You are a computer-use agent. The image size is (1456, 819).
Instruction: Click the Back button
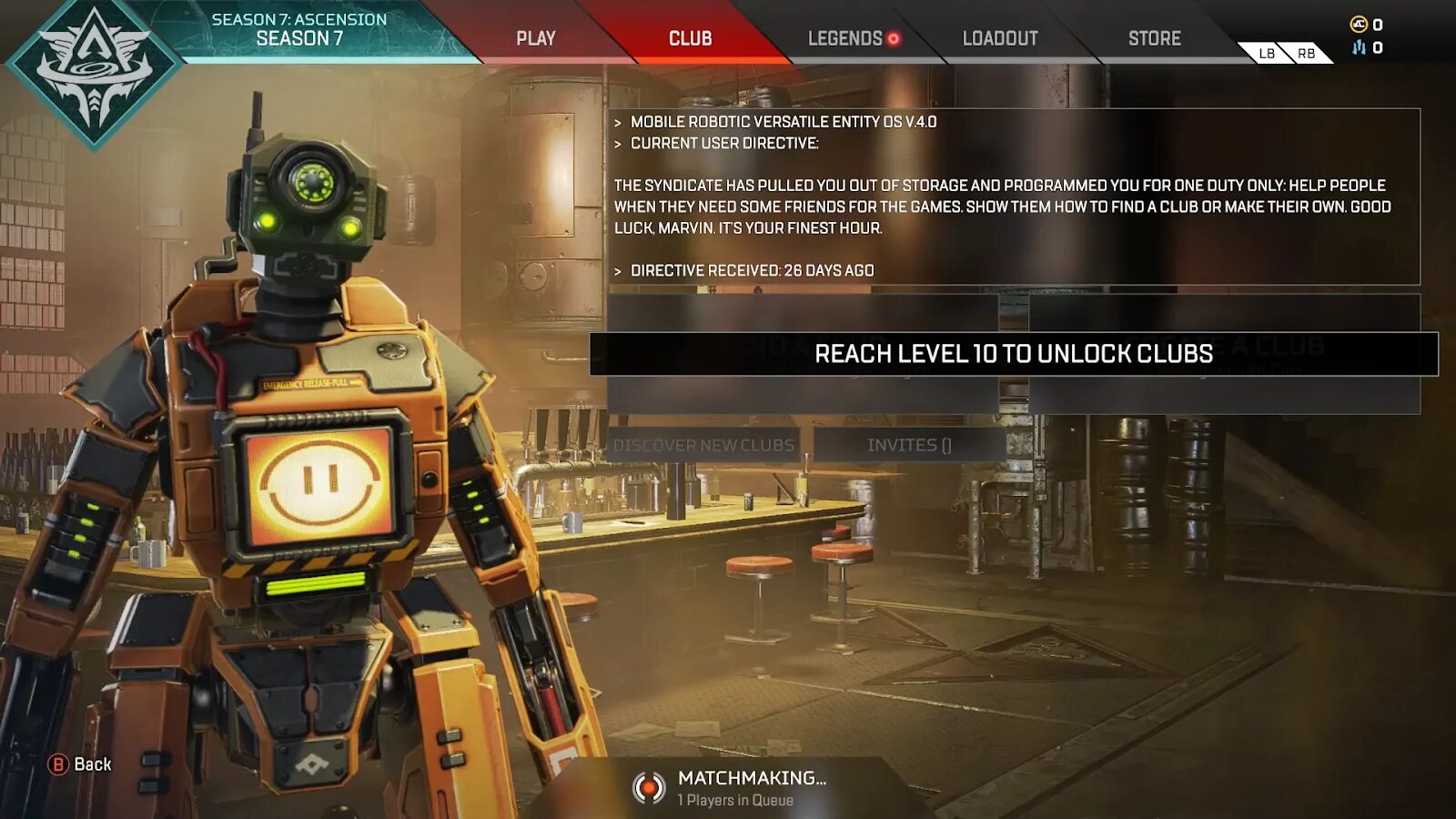click(80, 764)
